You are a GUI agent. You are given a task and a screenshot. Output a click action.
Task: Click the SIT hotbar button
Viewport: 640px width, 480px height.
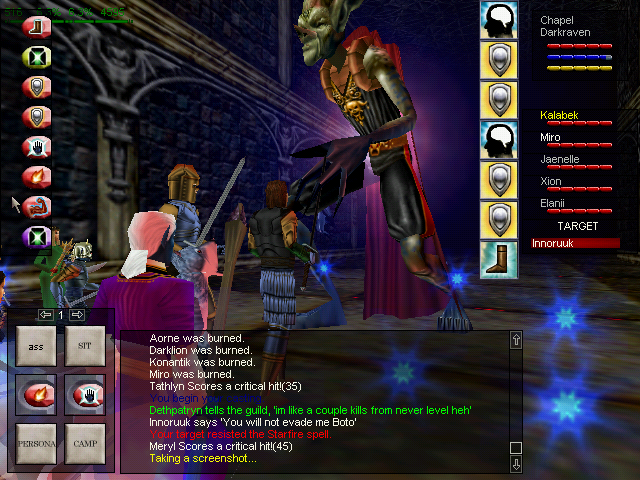pyautogui.click(x=84, y=346)
